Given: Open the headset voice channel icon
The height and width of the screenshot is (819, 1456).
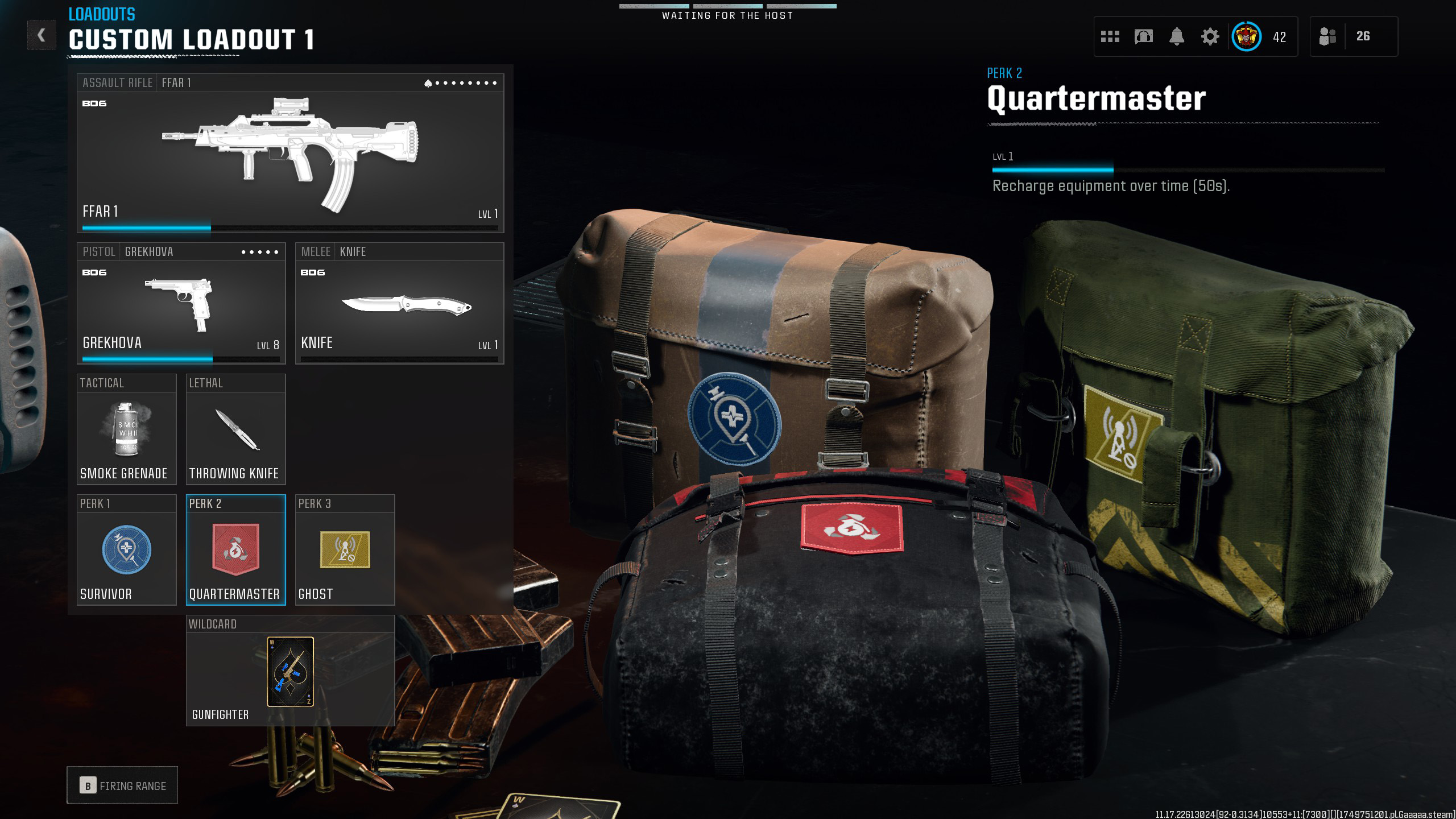Looking at the screenshot, I should tap(1143, 37).
